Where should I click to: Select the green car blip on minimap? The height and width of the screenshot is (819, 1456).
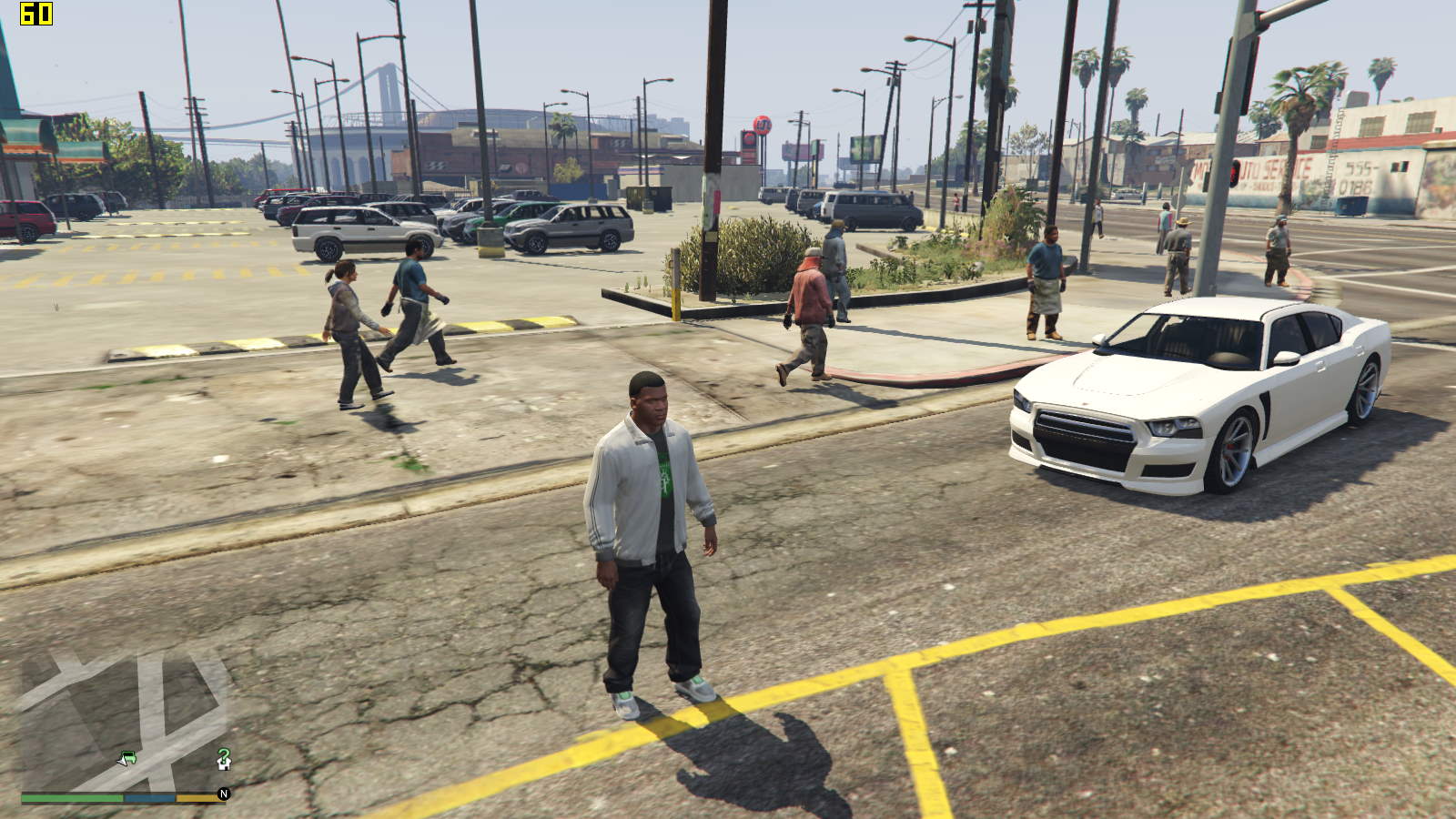pyautogui.click(x=129, y=755)
